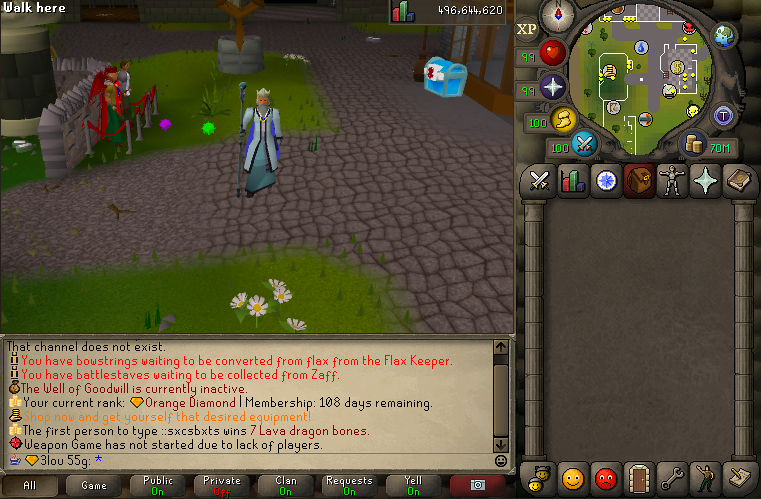The image size is (761, 499).
Task: Open the Worn Equipment tab
Action: pos(672,181)
